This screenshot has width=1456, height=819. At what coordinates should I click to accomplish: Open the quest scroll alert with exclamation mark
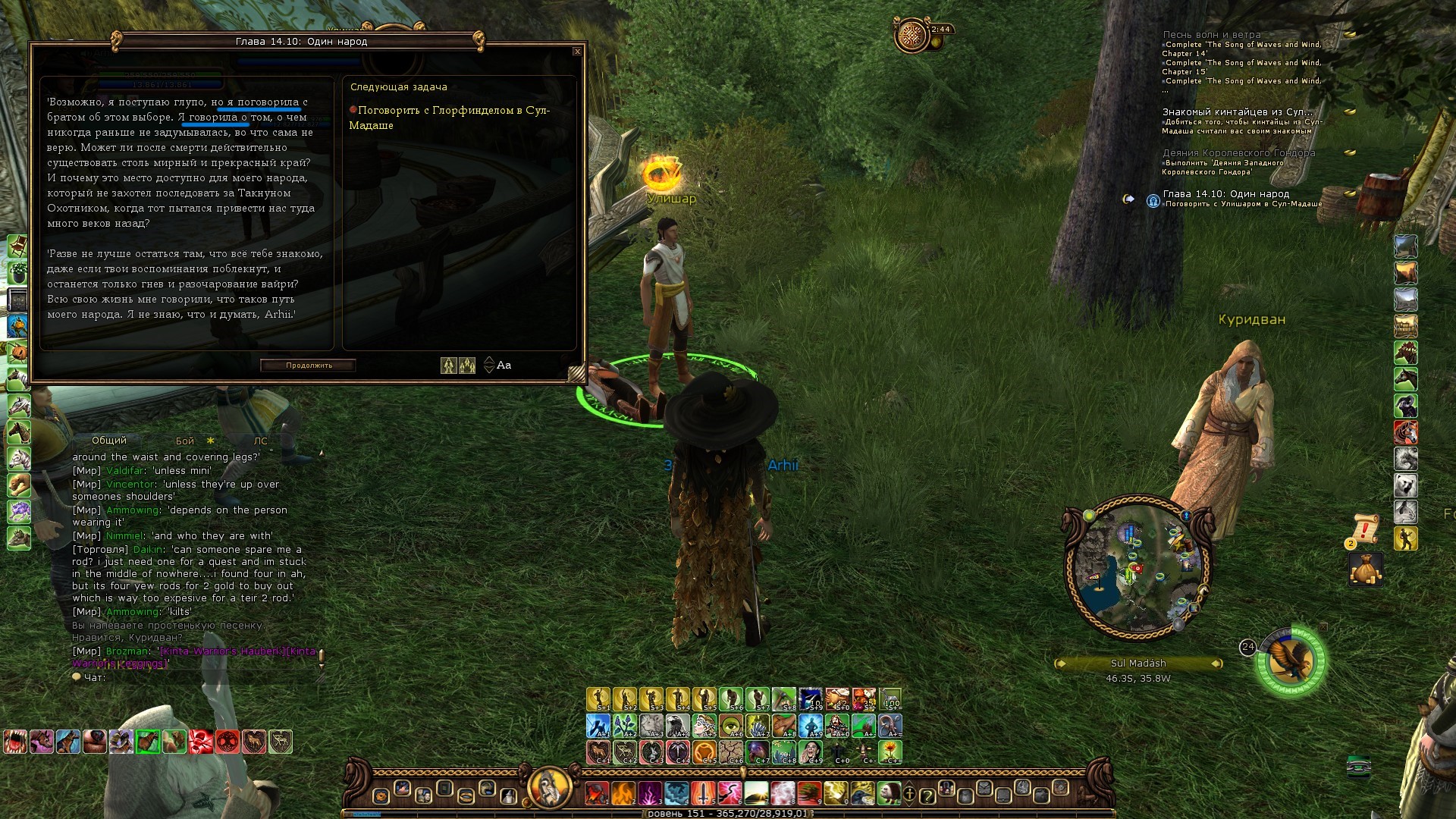1365,528
